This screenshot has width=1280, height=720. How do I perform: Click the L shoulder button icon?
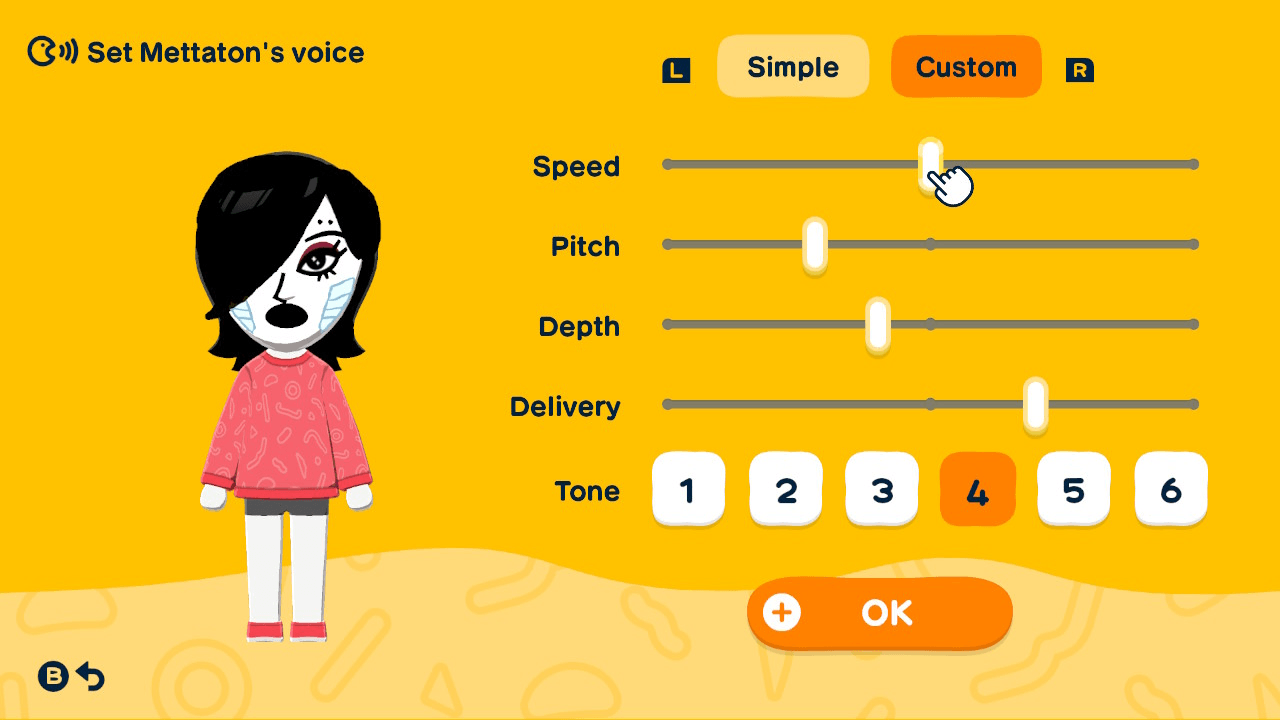point(676,70)
